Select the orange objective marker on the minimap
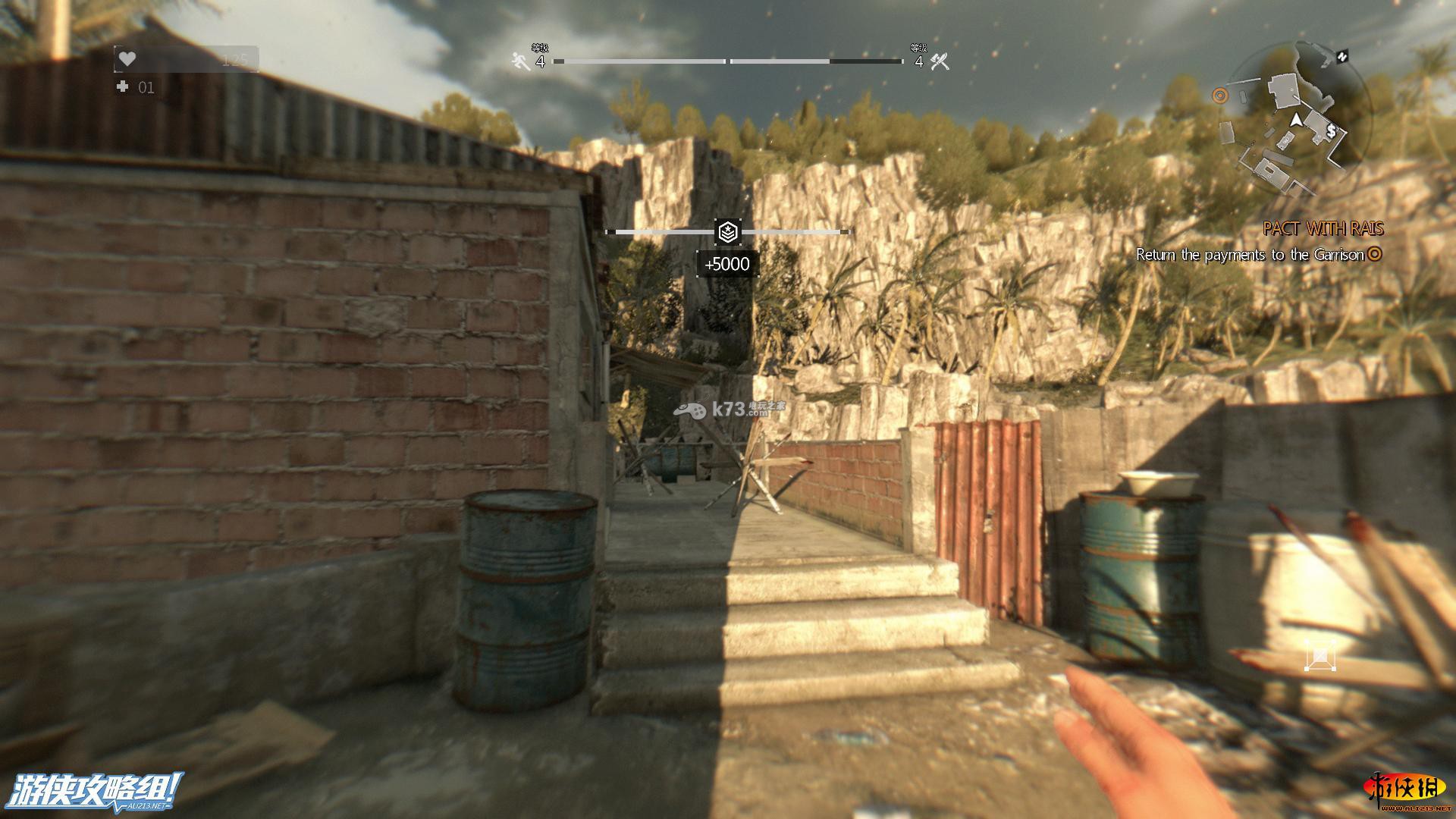The image size is (1456, 819). tap(1219, 96)
